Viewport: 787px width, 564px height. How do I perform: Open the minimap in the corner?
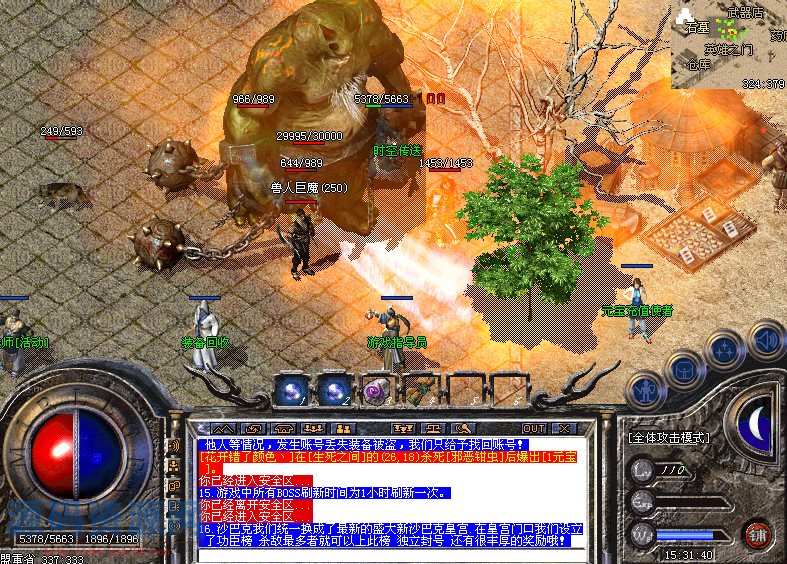pyautogui.click(x=729, y=45)
